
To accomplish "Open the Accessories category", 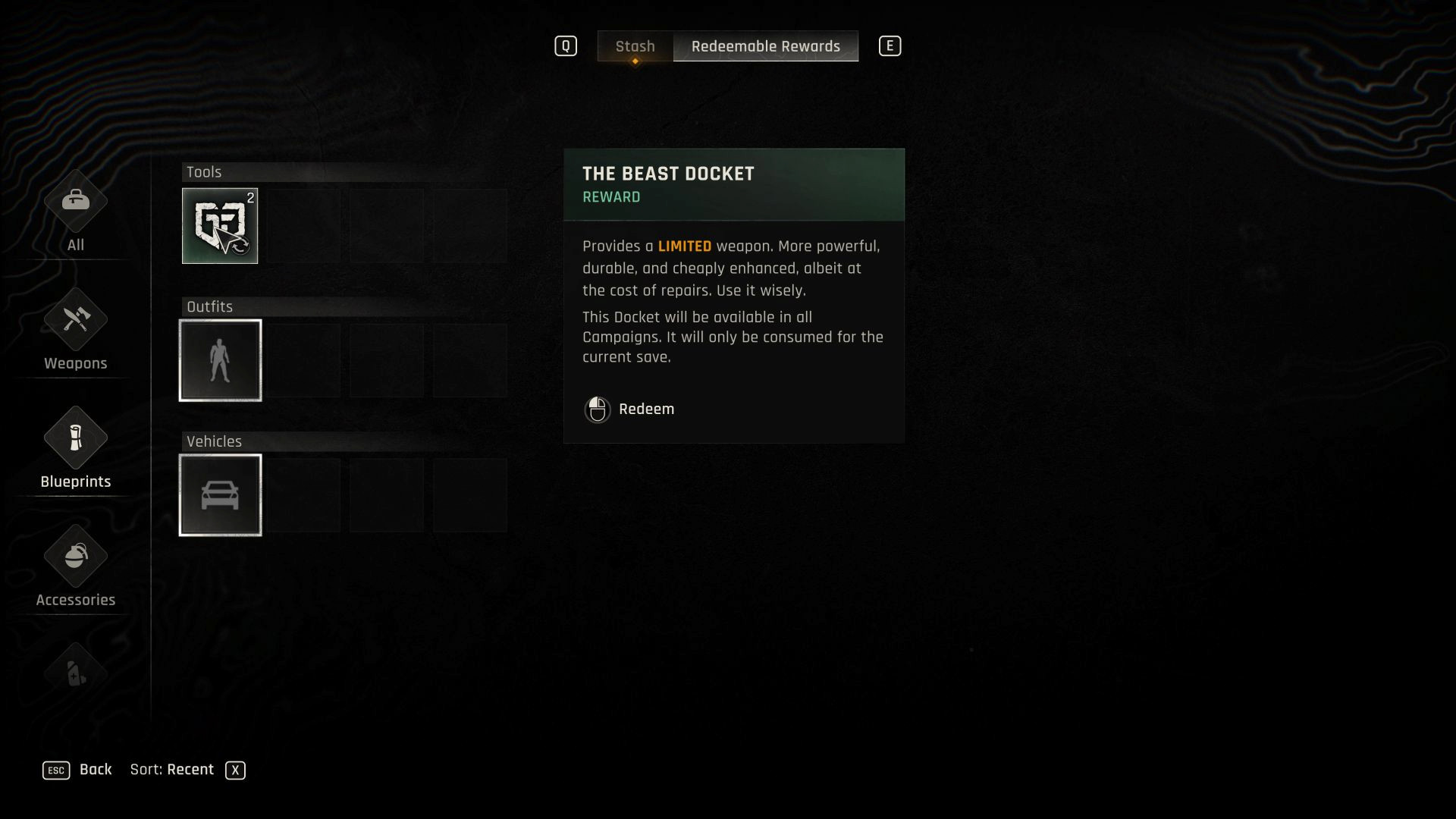I will pyautogui.click(x=75, y=567).
